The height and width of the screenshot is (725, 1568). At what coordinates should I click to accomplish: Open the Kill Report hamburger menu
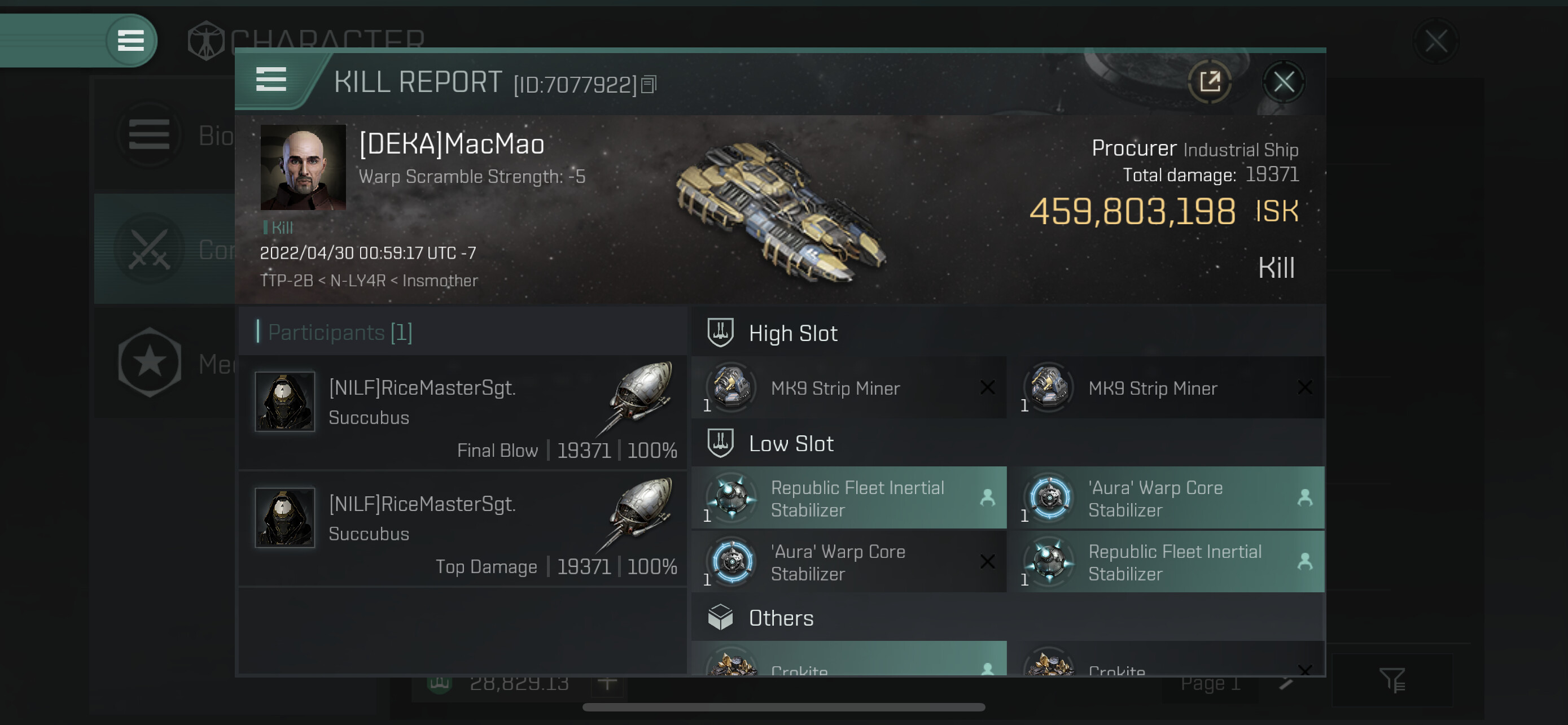271,79
